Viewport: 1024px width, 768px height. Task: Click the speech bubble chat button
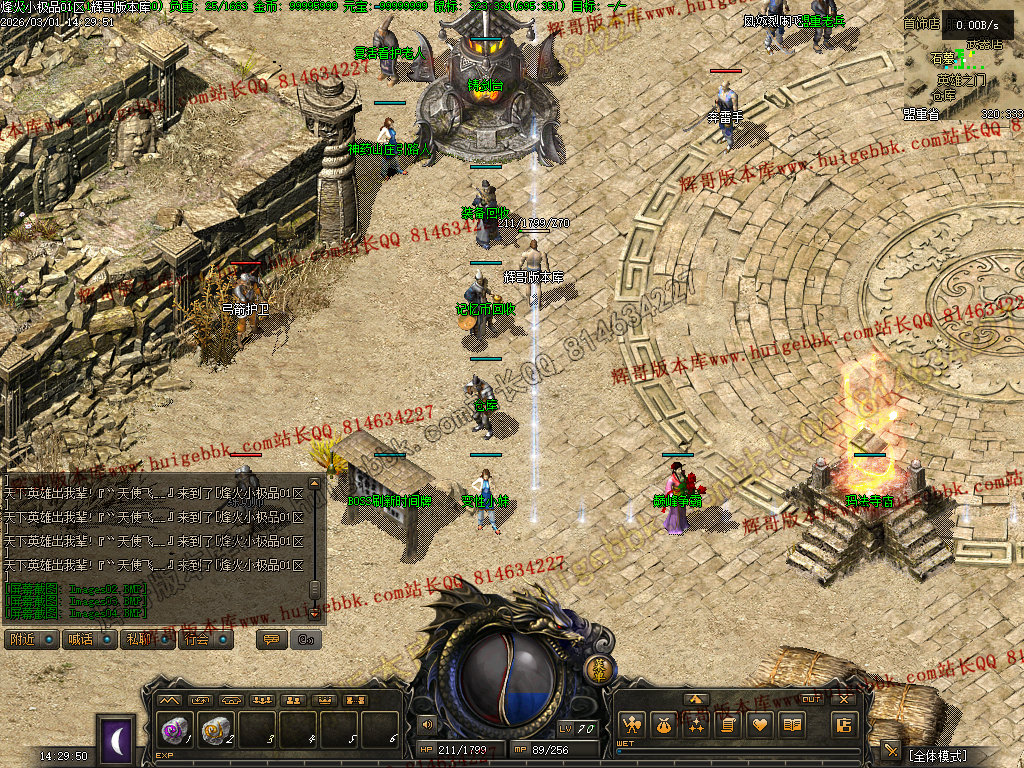270,639
